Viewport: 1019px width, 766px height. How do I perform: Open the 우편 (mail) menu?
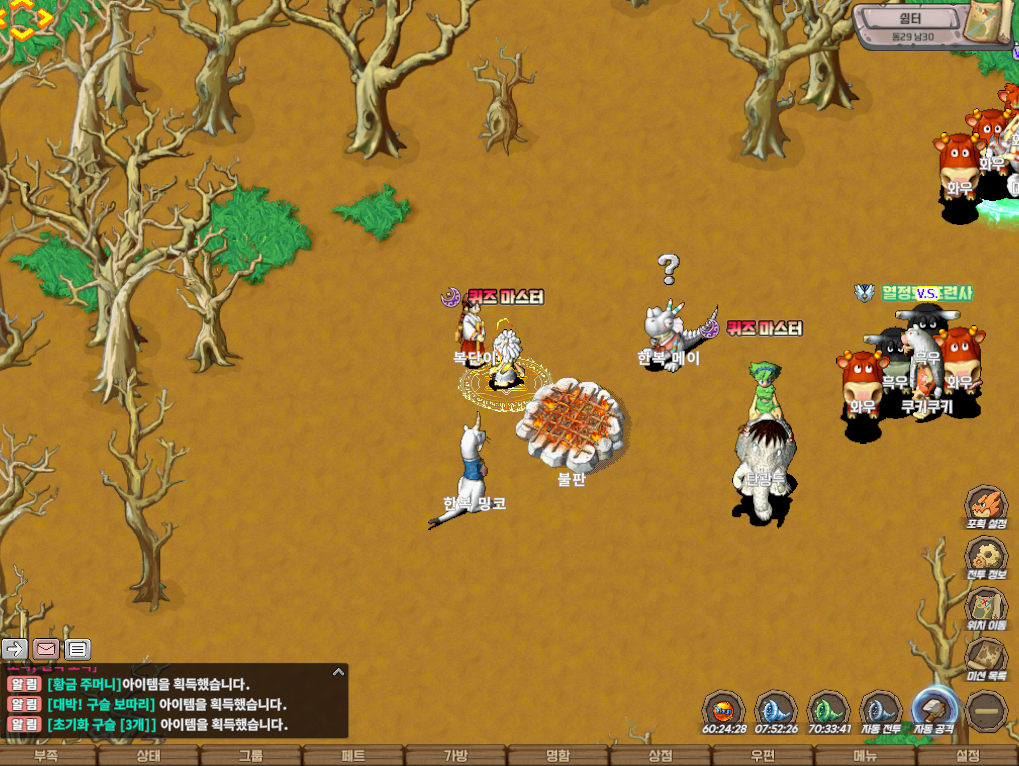point(763,756)
